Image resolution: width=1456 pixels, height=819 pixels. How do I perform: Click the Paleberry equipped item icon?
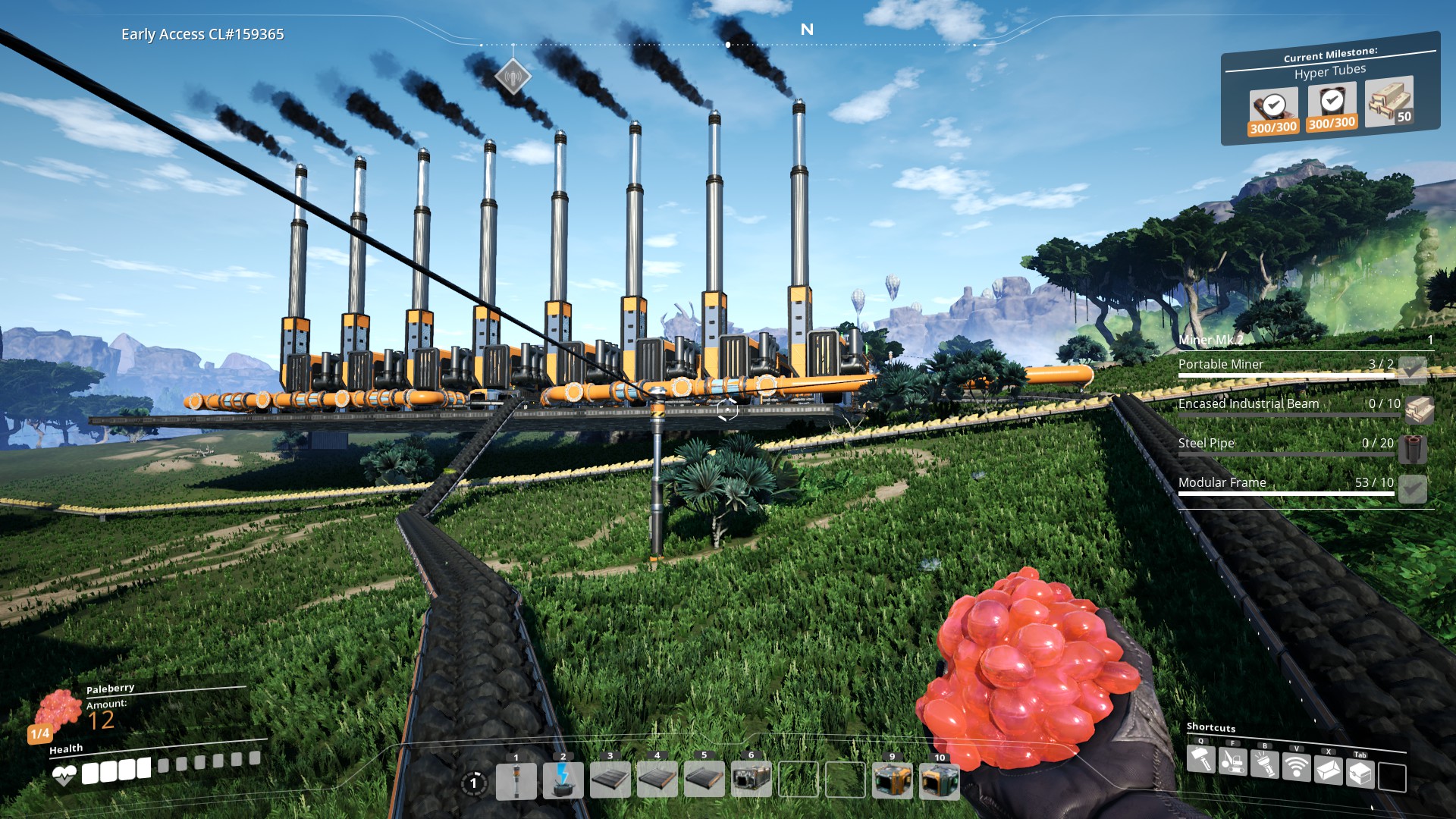pyautogui.click(x=58, y=711)
